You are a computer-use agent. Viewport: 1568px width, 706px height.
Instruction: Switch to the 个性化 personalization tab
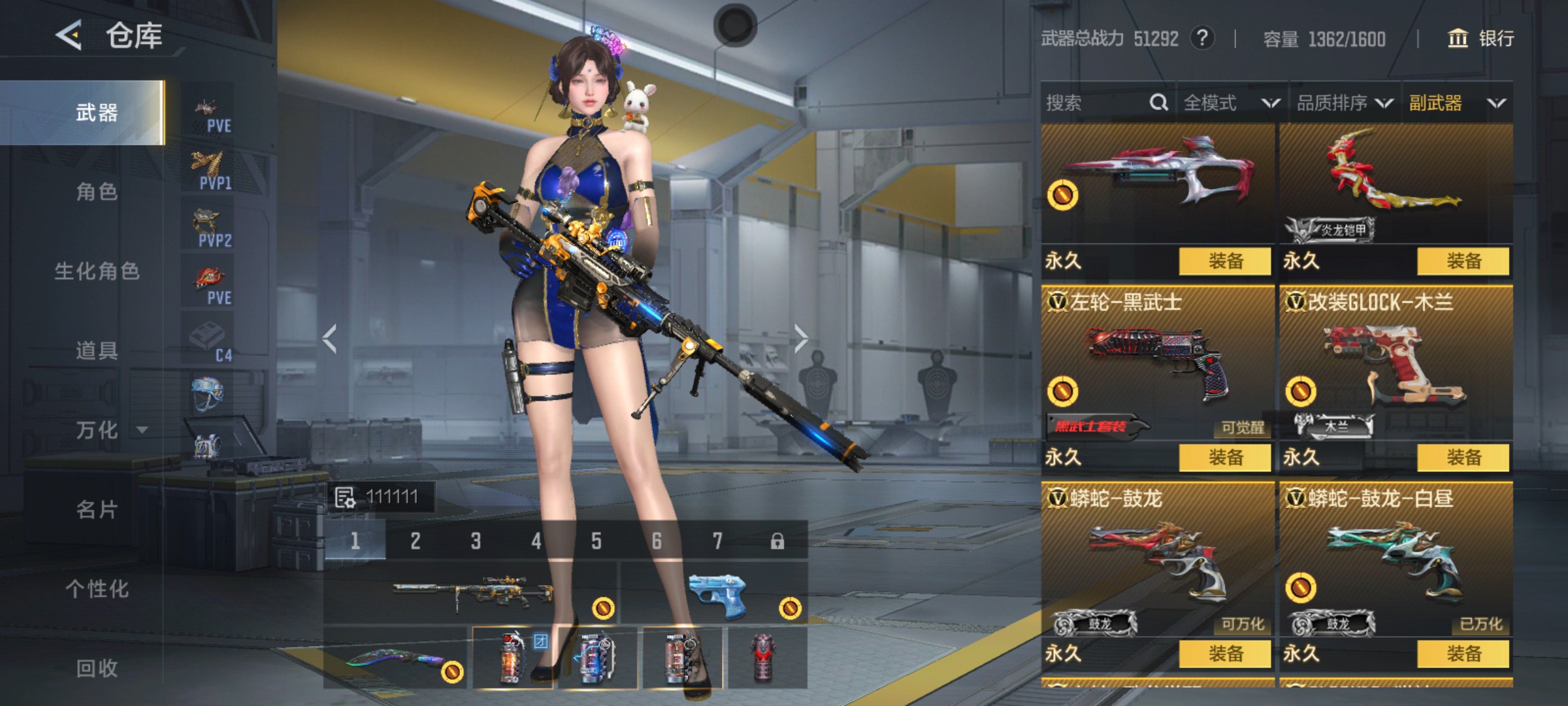point(97,589)
